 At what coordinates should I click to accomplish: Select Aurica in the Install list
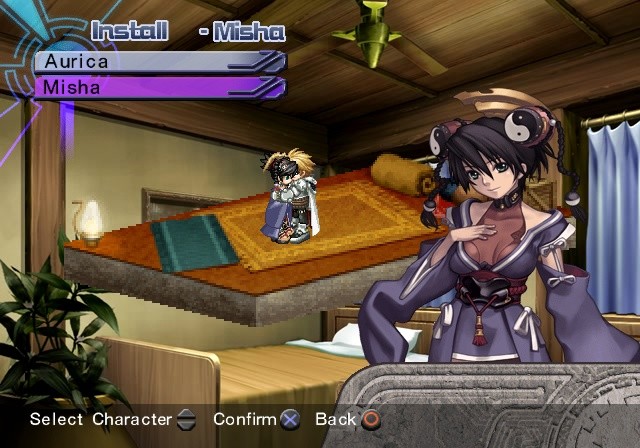pos(158,61)
